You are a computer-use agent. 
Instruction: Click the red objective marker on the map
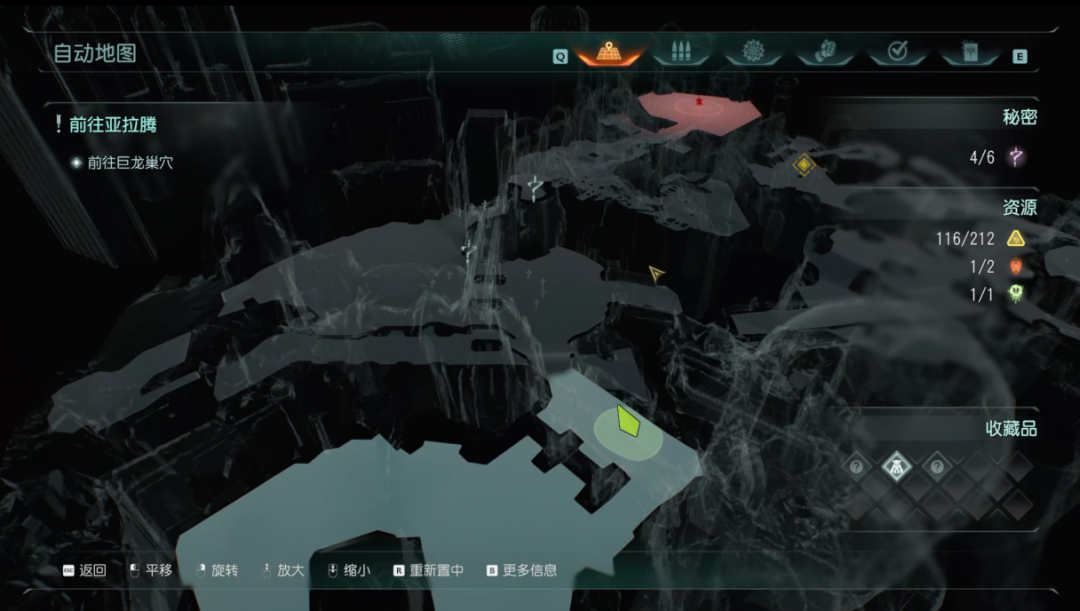699,101
